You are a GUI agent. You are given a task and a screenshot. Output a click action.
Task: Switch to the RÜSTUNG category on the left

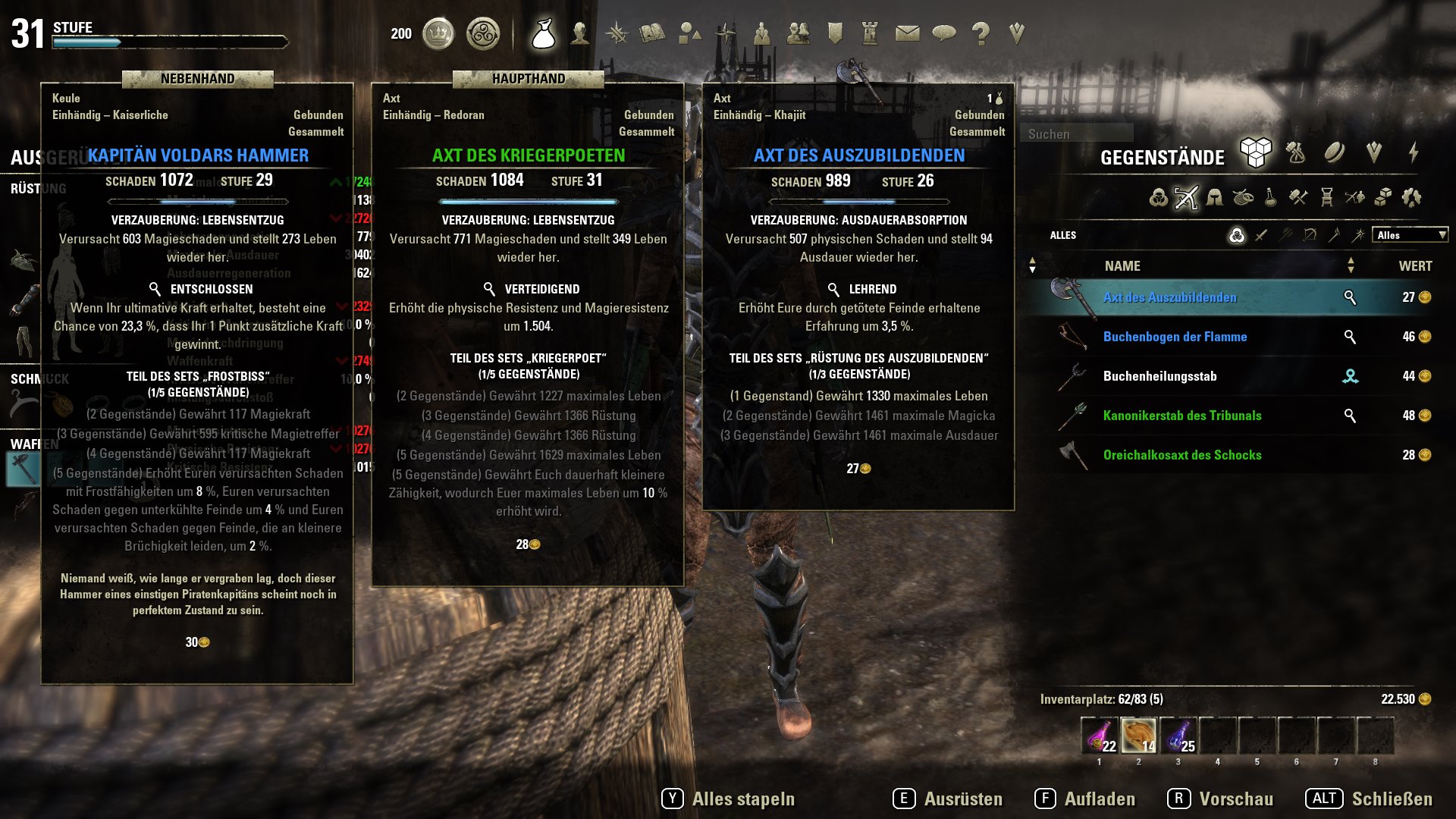[x=38, y=187]
